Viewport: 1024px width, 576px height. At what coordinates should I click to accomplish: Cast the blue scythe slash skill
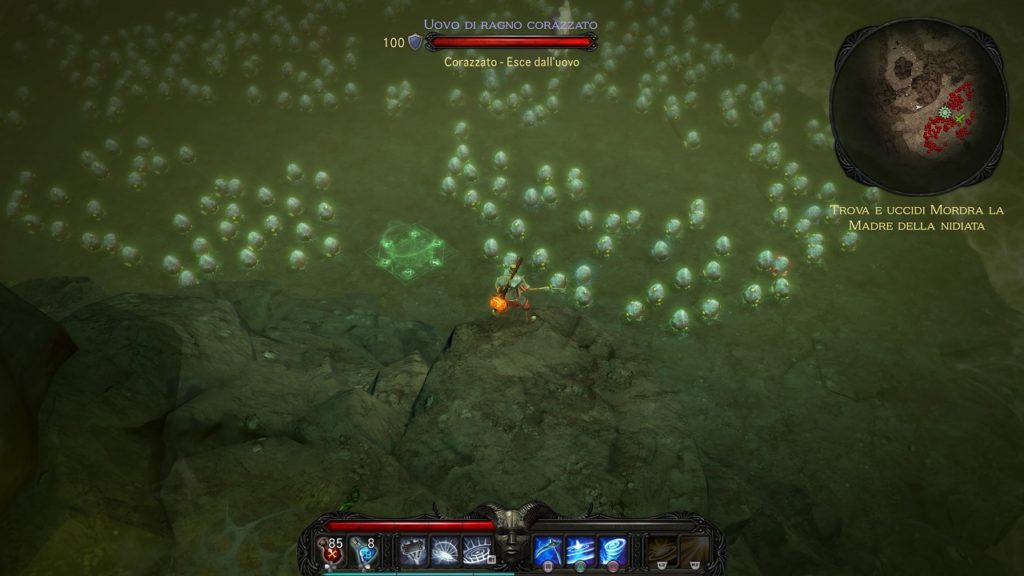547,548
